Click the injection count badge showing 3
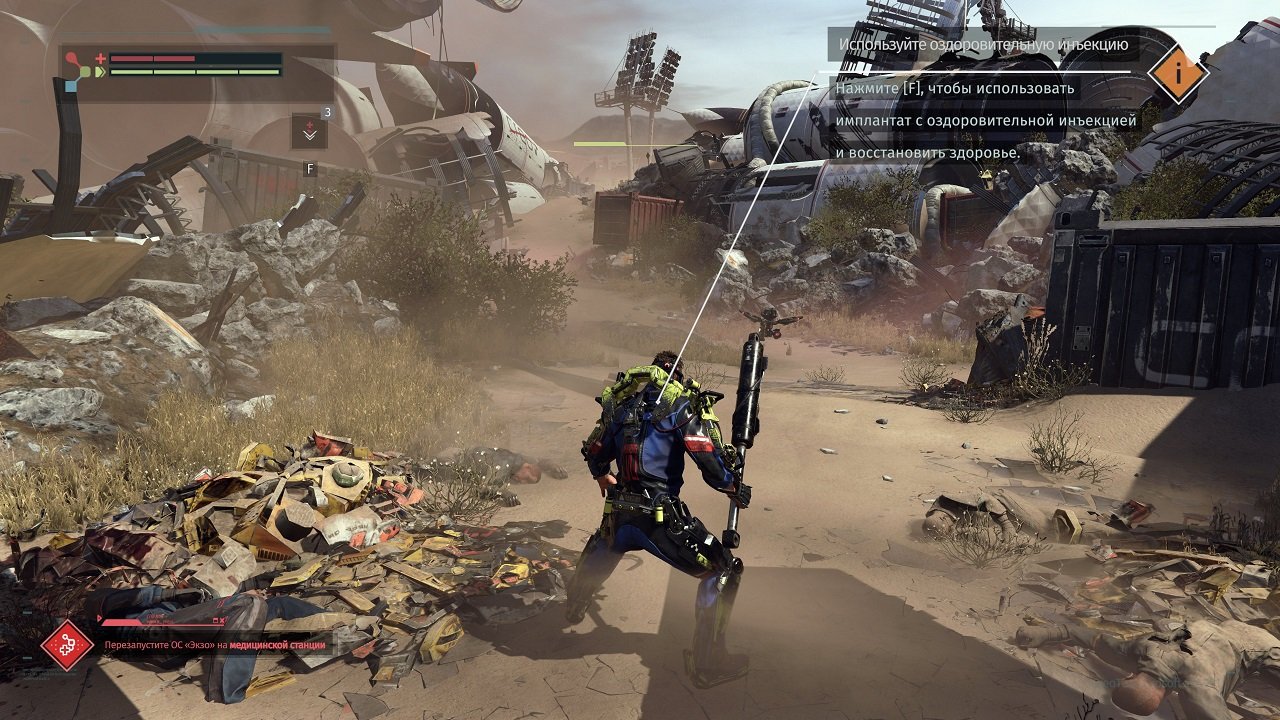 [x=326, y=112]
